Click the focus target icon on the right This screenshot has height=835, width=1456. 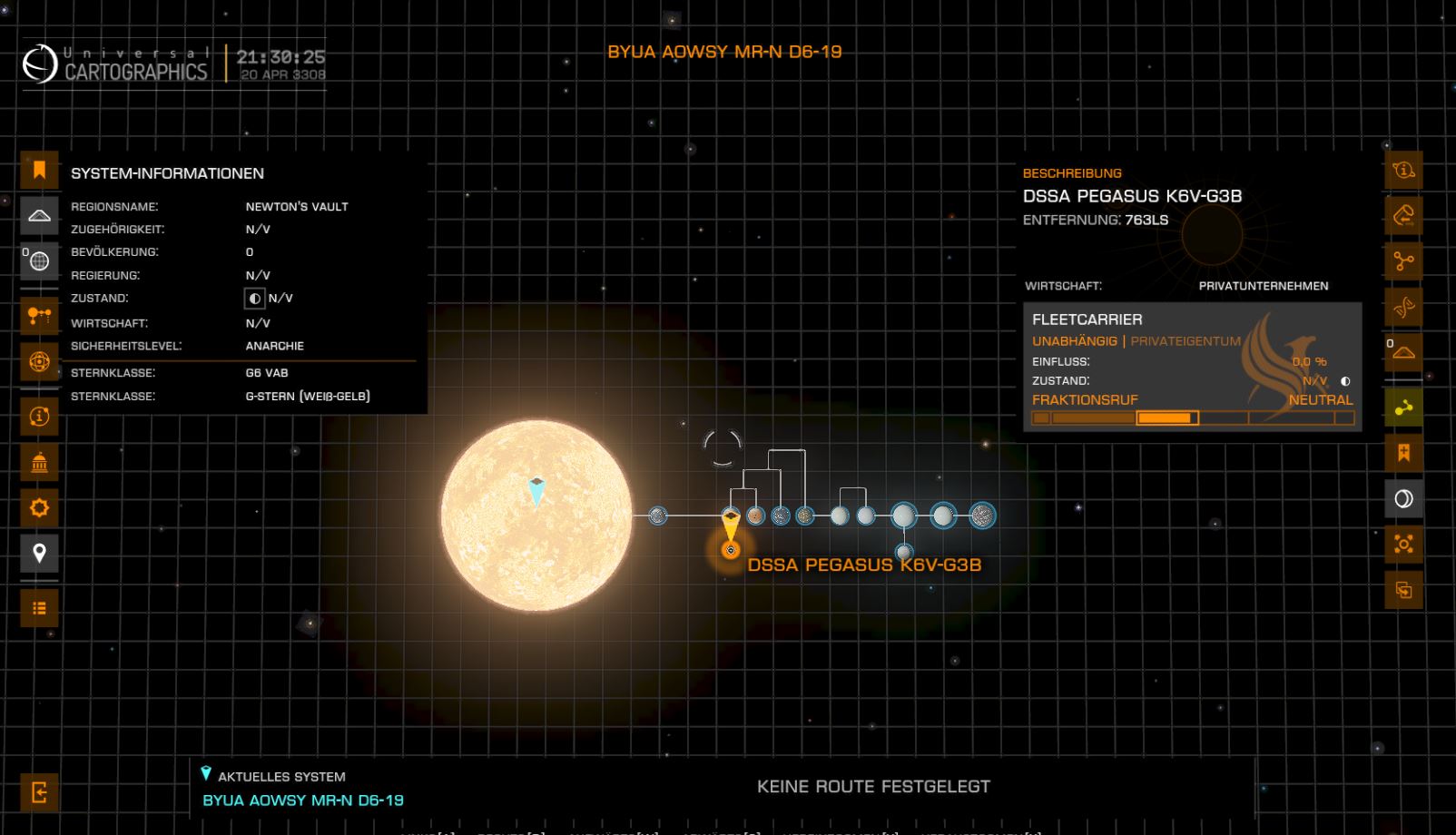(x=1403, y=545)
